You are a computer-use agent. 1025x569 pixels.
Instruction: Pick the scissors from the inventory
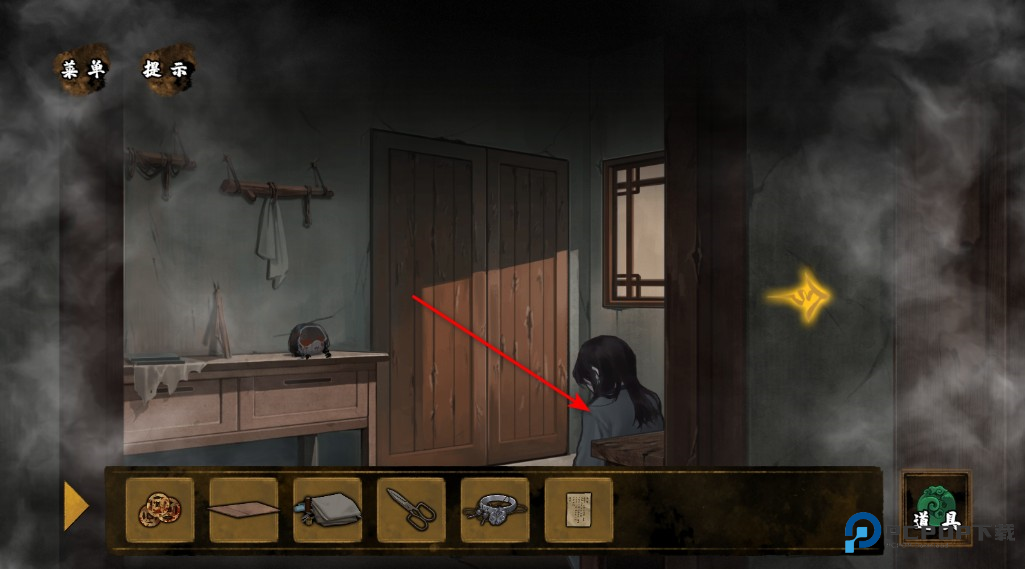click(x=411, y=510)
